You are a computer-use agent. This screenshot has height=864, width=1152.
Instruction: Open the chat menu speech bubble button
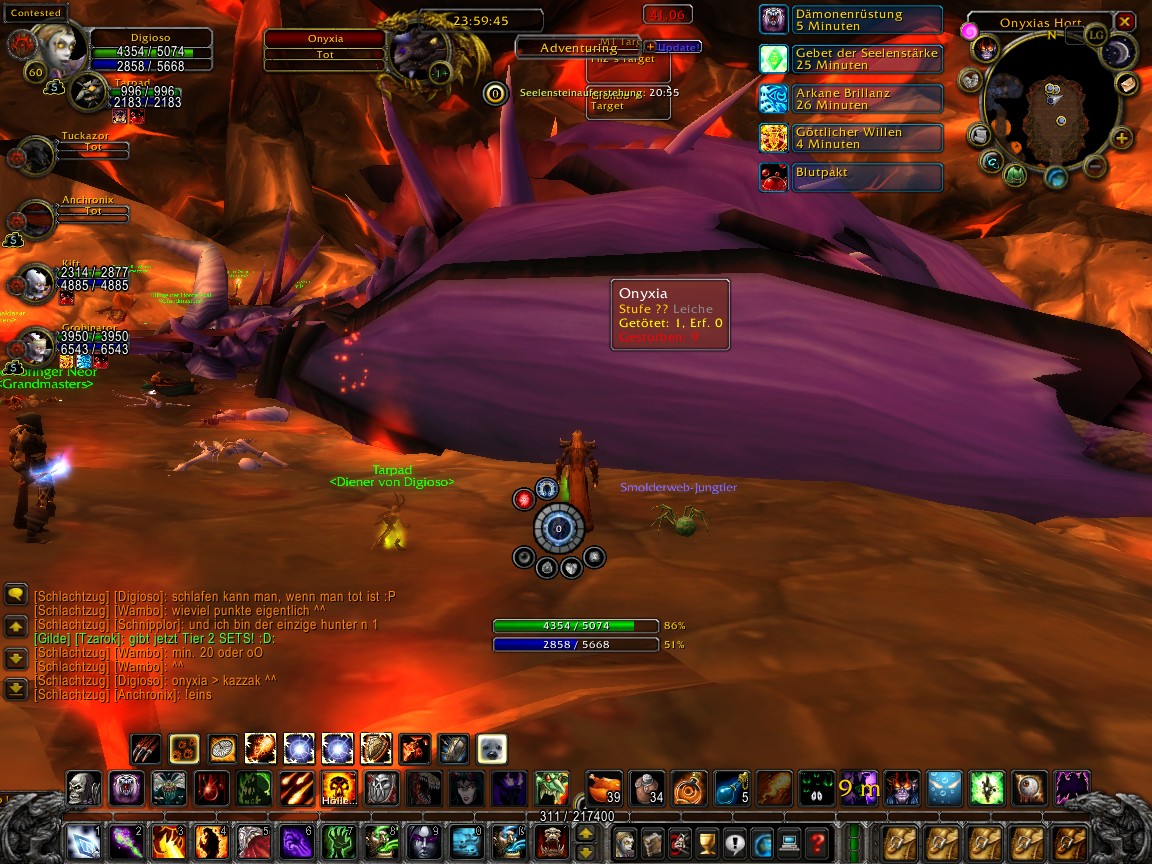coord(16,594)
